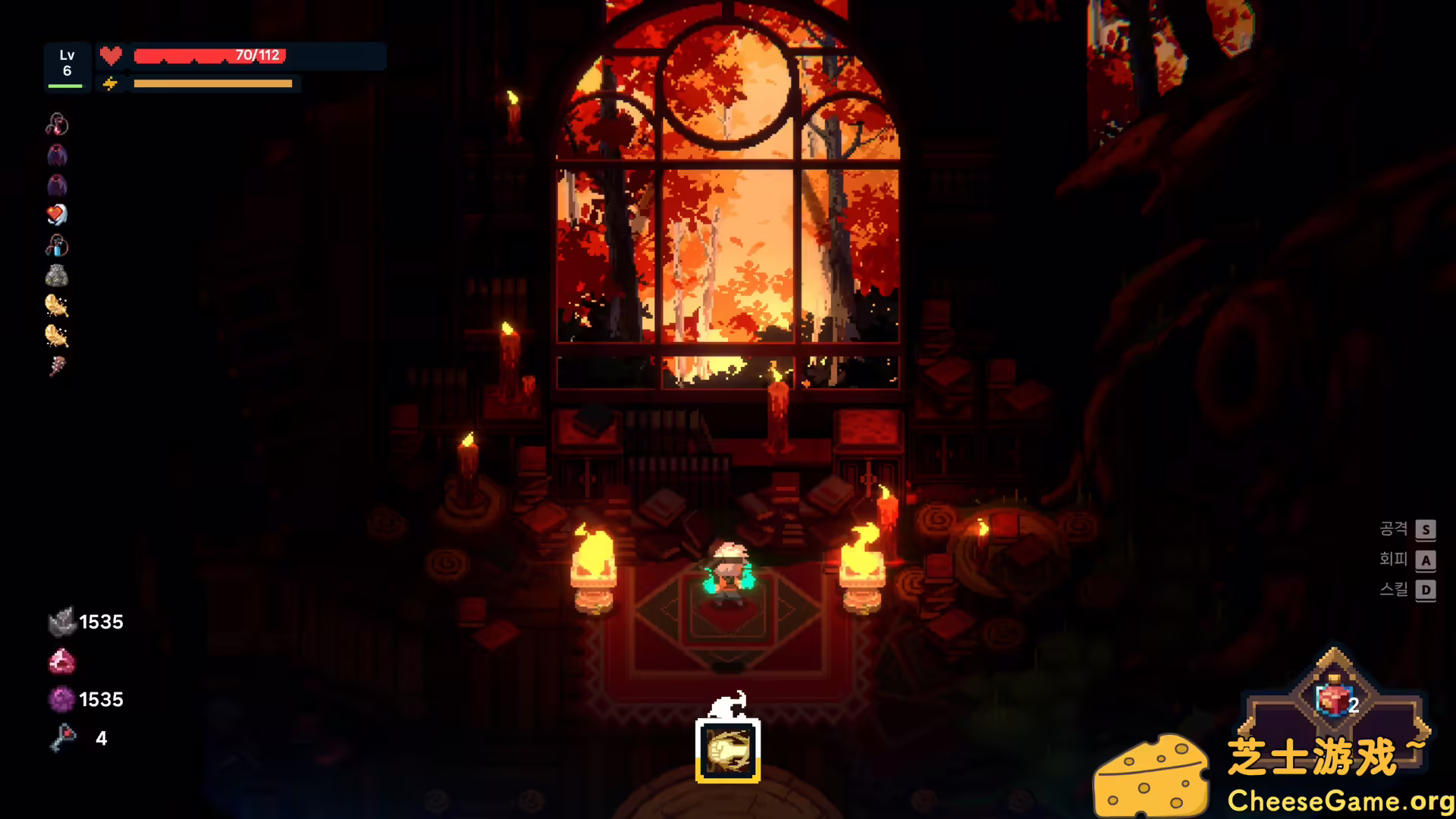Click the stone pouch trinket icon
This screenshot has width=1456, height=819.
pos(58,275)
